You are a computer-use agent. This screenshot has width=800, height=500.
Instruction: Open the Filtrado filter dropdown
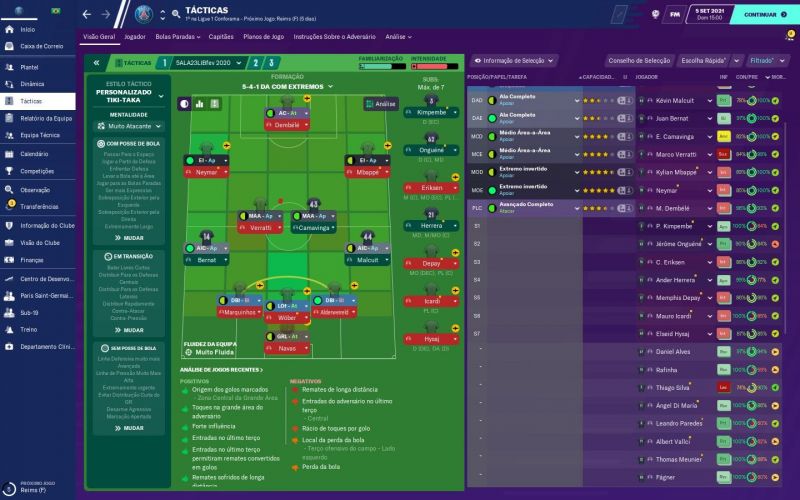coord(763,60)
